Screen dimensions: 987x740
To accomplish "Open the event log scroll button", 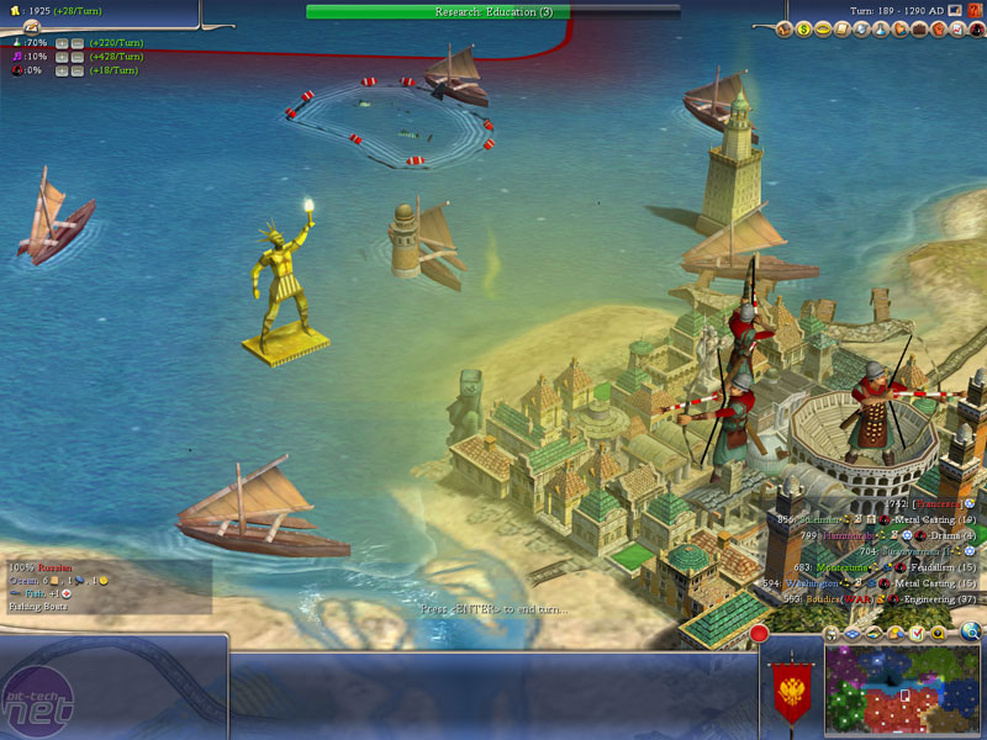I will coord(31,27).
